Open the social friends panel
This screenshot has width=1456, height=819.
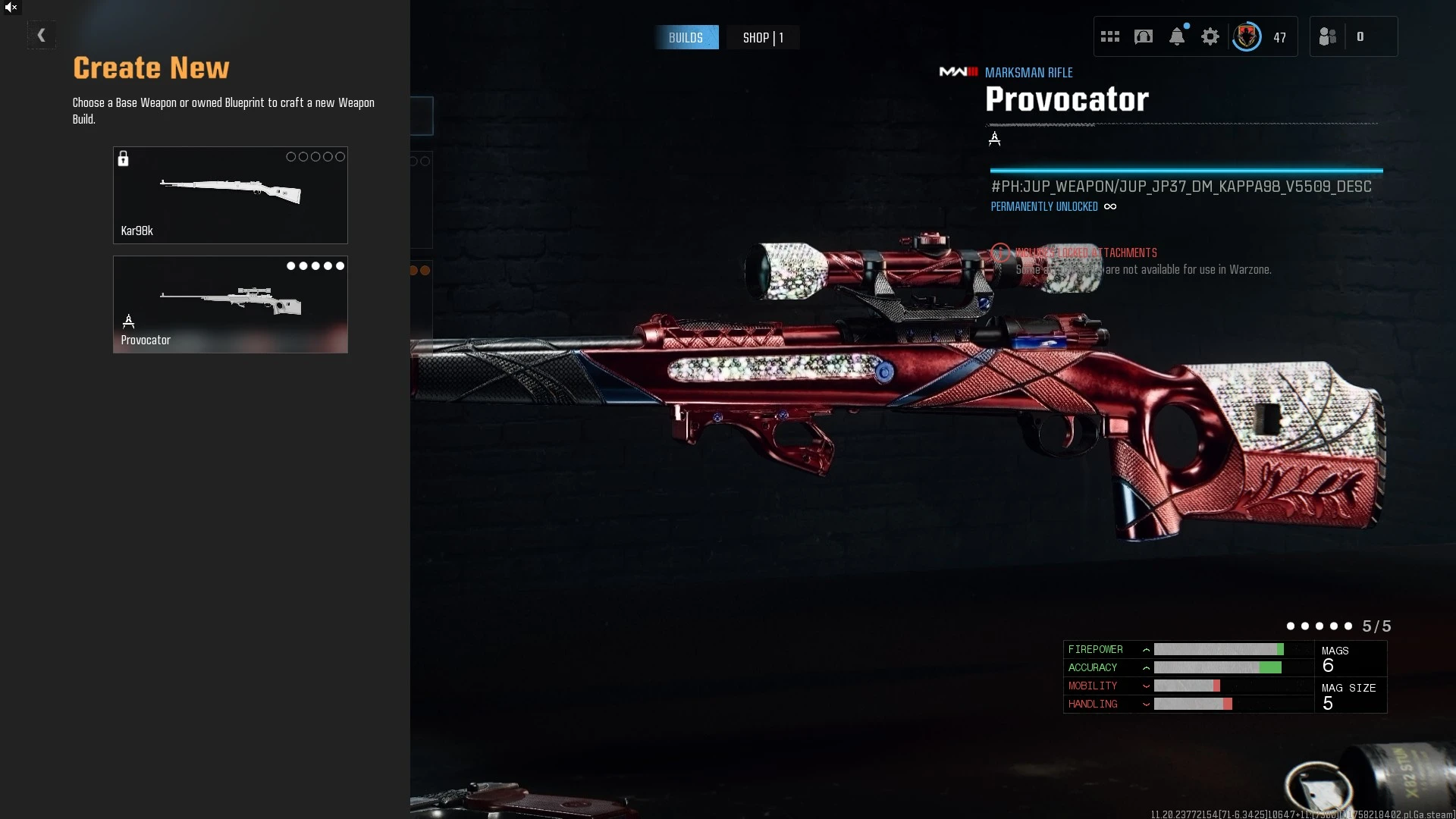[x=1328, y=36]
